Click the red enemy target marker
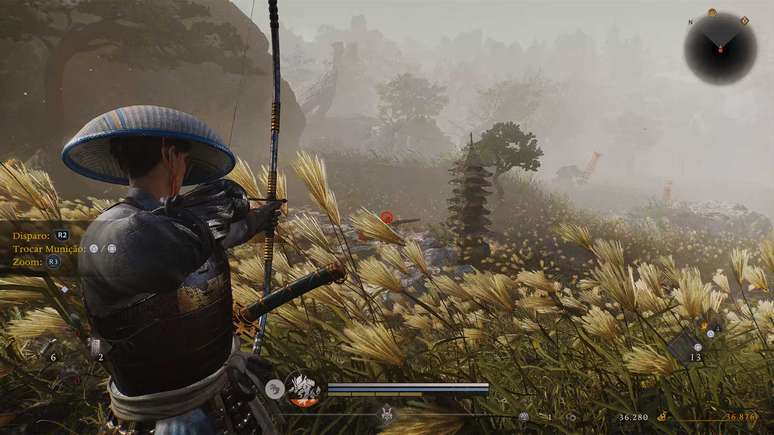Image resolution: width=774 pixels, height=435 pixels. click(x=387, y=217)
